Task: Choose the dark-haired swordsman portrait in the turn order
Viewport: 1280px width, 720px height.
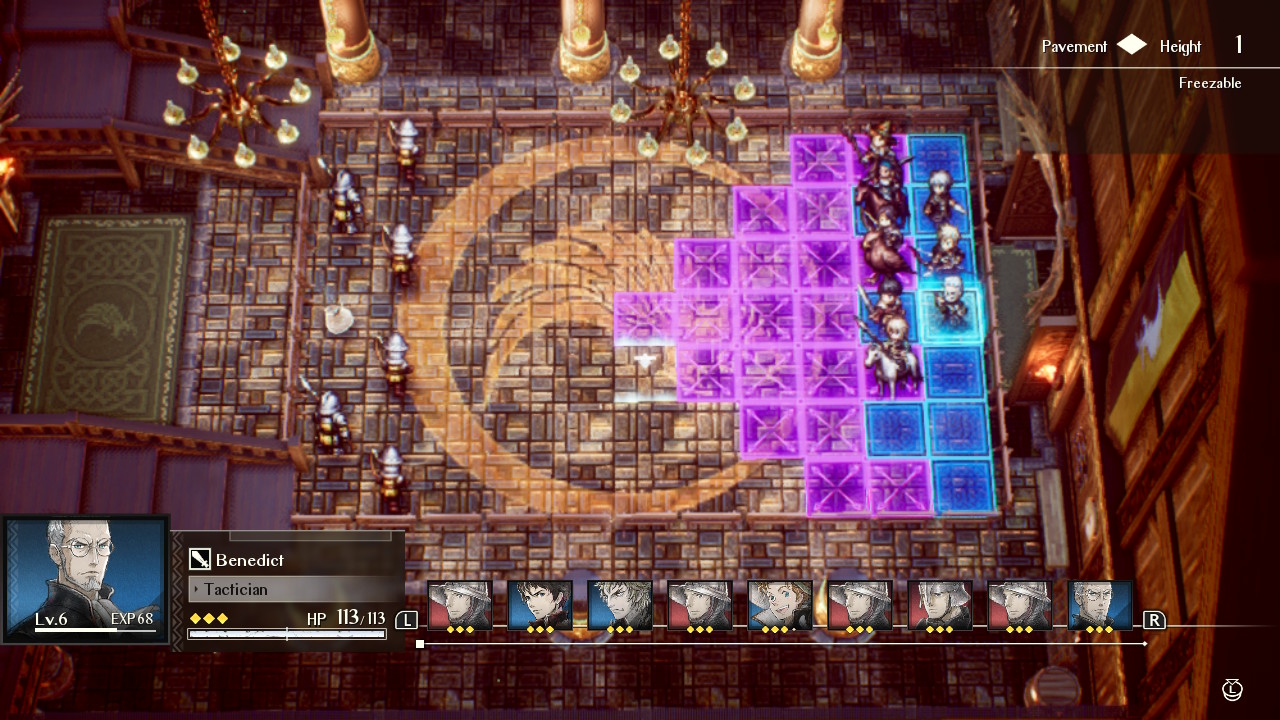Action: pos(539,606)
